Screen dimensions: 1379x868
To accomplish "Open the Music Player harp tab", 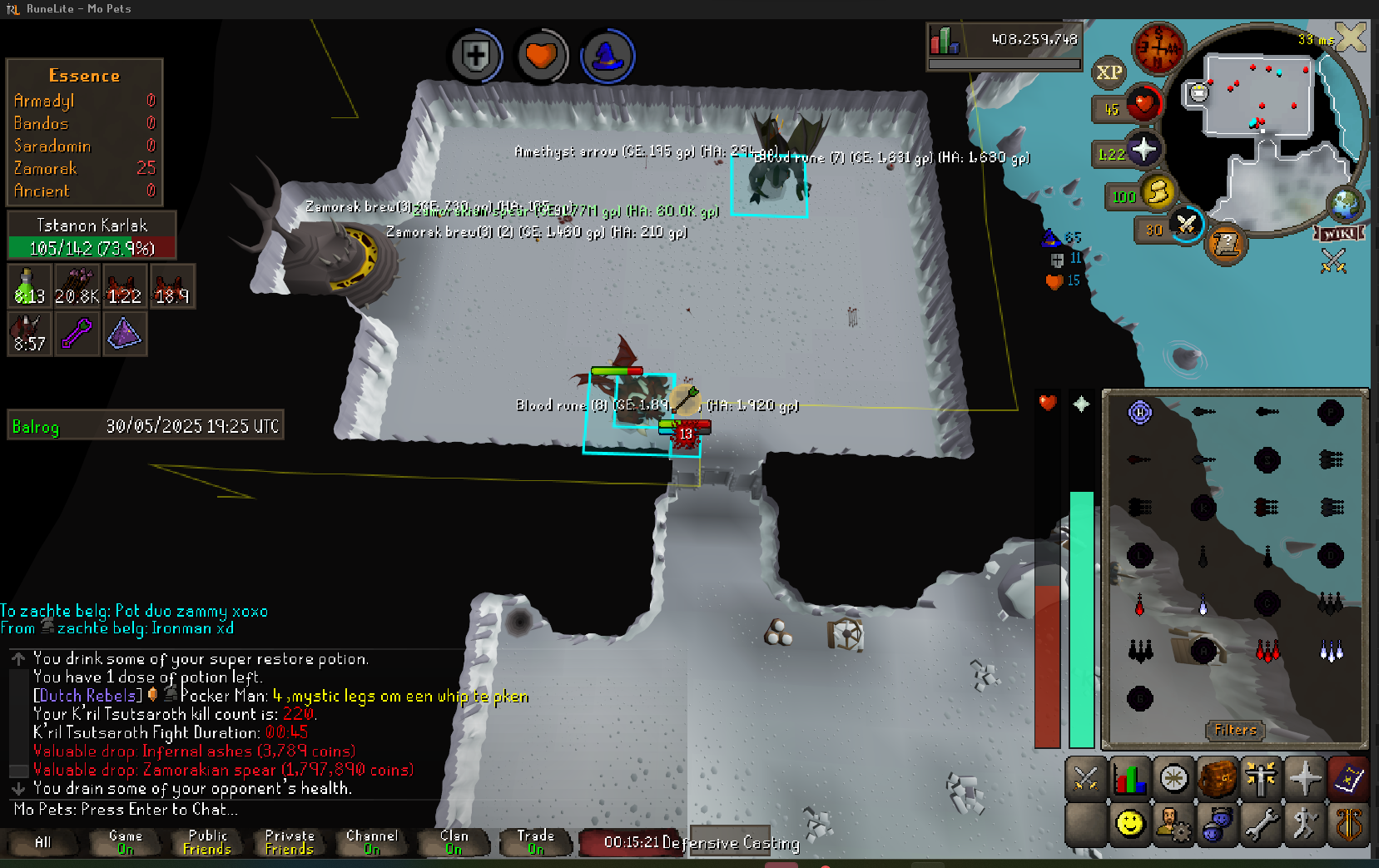I will [1348, 824].
